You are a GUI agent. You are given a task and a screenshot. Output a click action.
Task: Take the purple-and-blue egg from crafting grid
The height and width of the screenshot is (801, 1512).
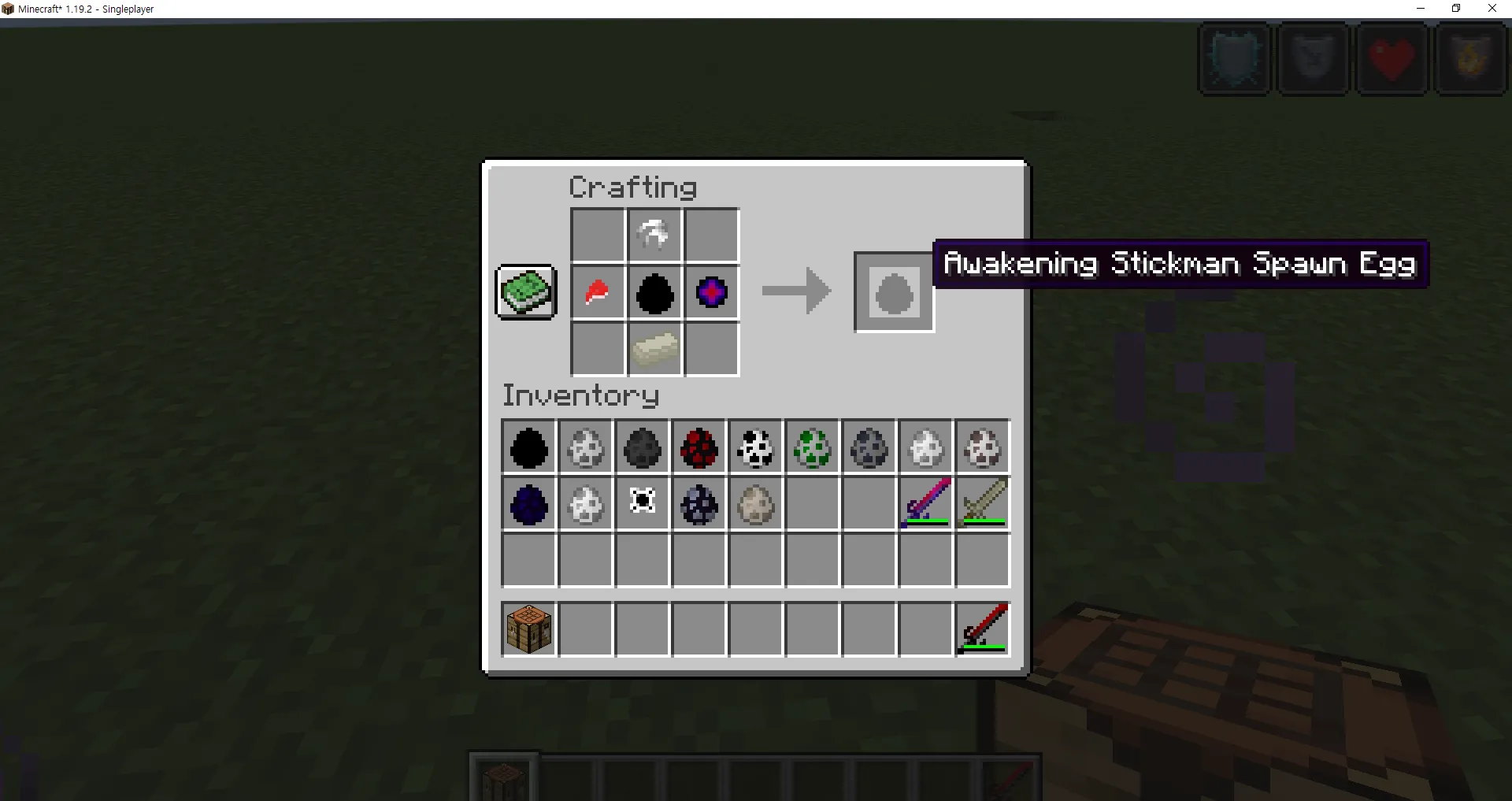pyautogui.click(x=711, y=294)
